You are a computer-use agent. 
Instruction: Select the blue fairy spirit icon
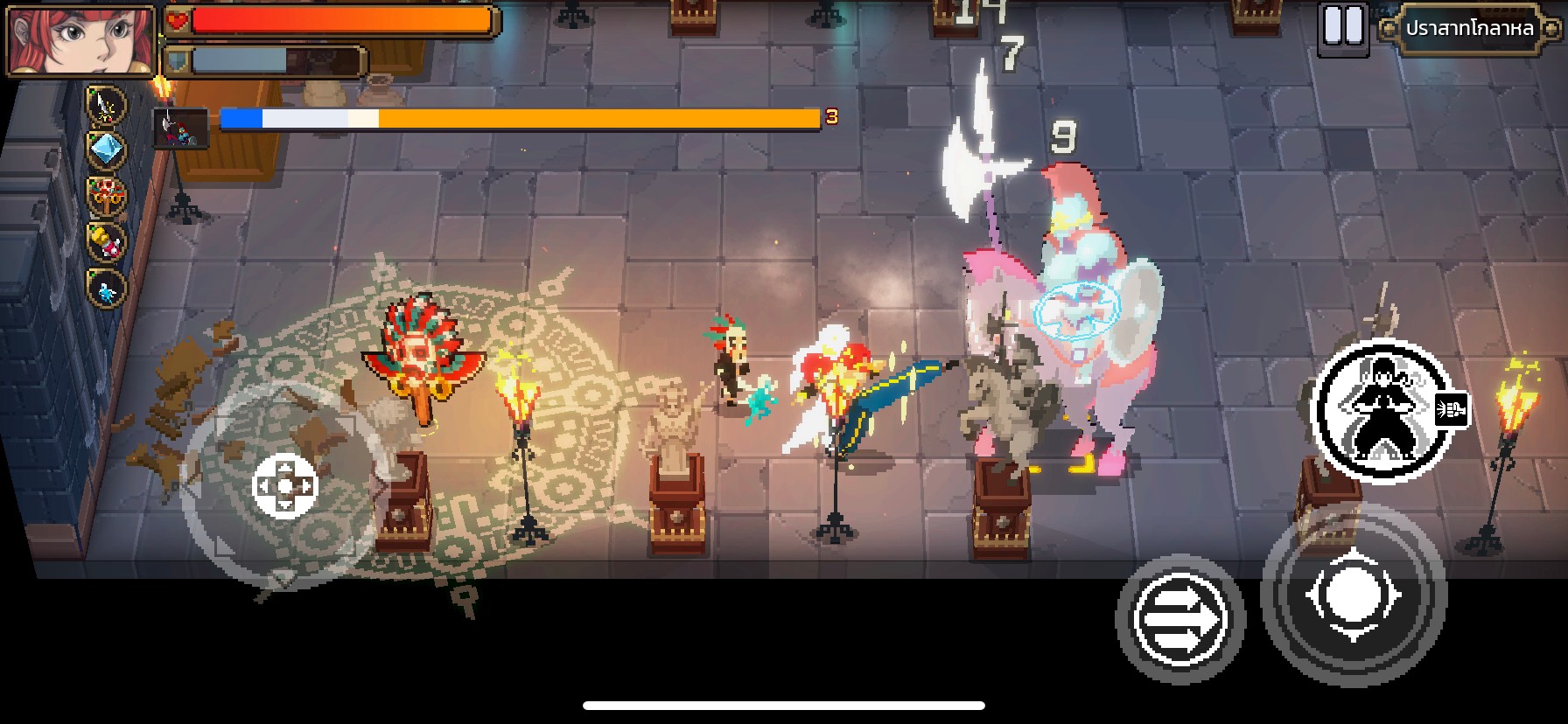tap(107, 289)
